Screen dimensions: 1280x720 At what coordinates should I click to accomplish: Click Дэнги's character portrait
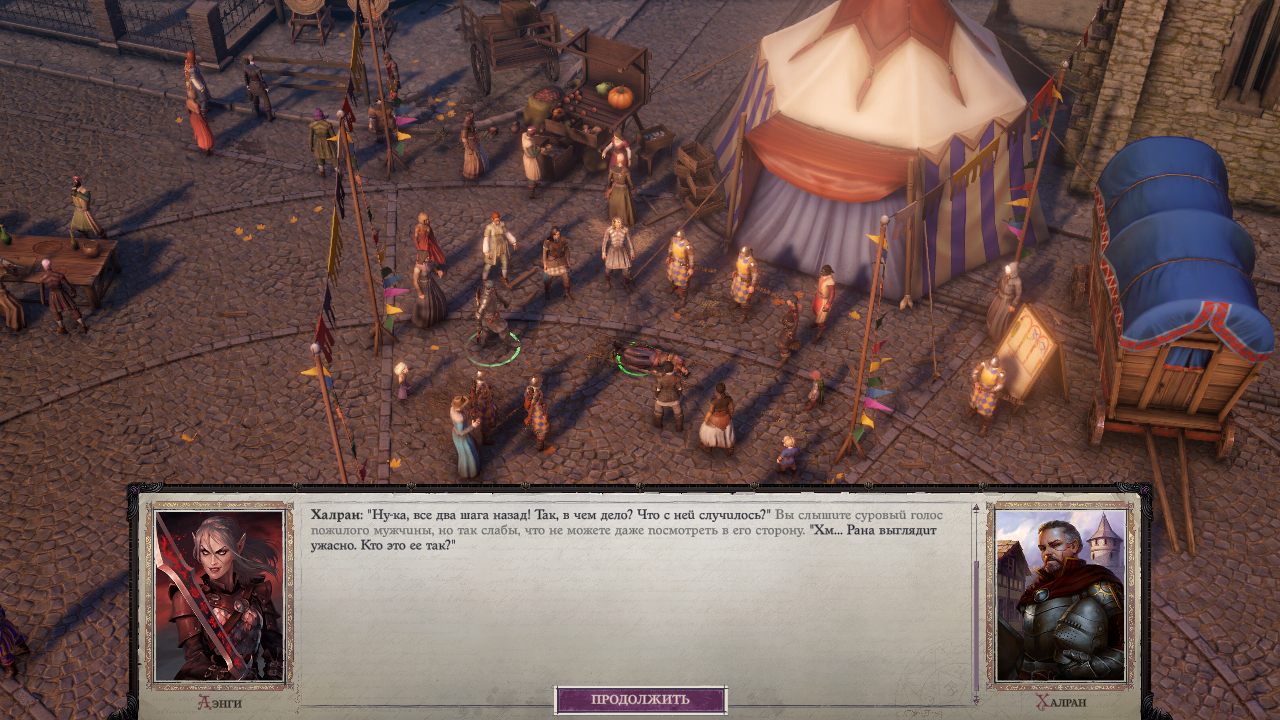pyautogui.click(x=220, y=596)
